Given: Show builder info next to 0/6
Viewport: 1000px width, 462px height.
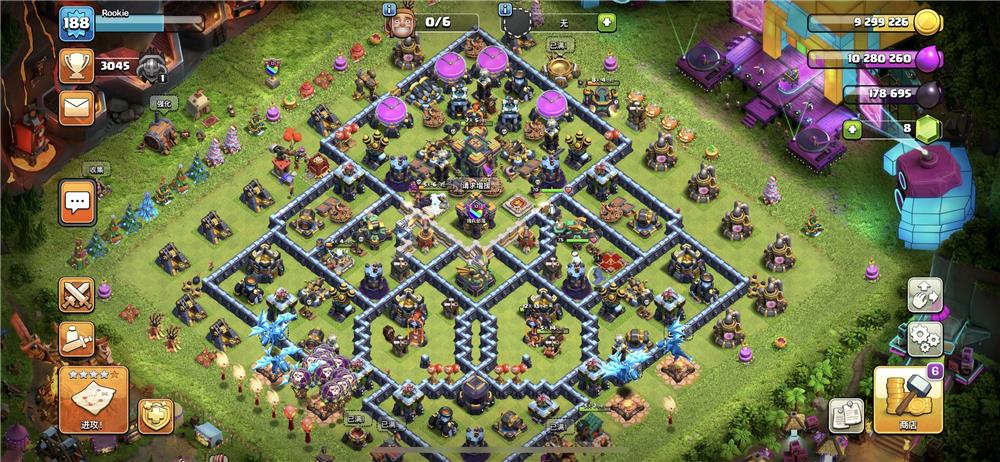Looking at the screenshot, I should (391, 9).
